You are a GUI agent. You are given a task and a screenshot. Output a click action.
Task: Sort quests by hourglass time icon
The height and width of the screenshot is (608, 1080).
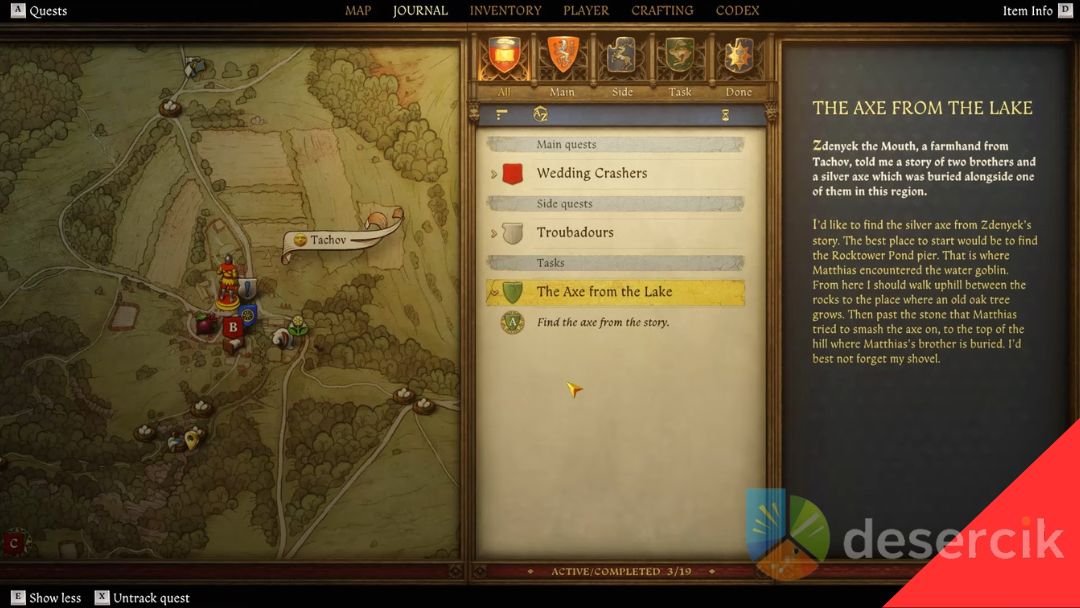tap(725, 115)
